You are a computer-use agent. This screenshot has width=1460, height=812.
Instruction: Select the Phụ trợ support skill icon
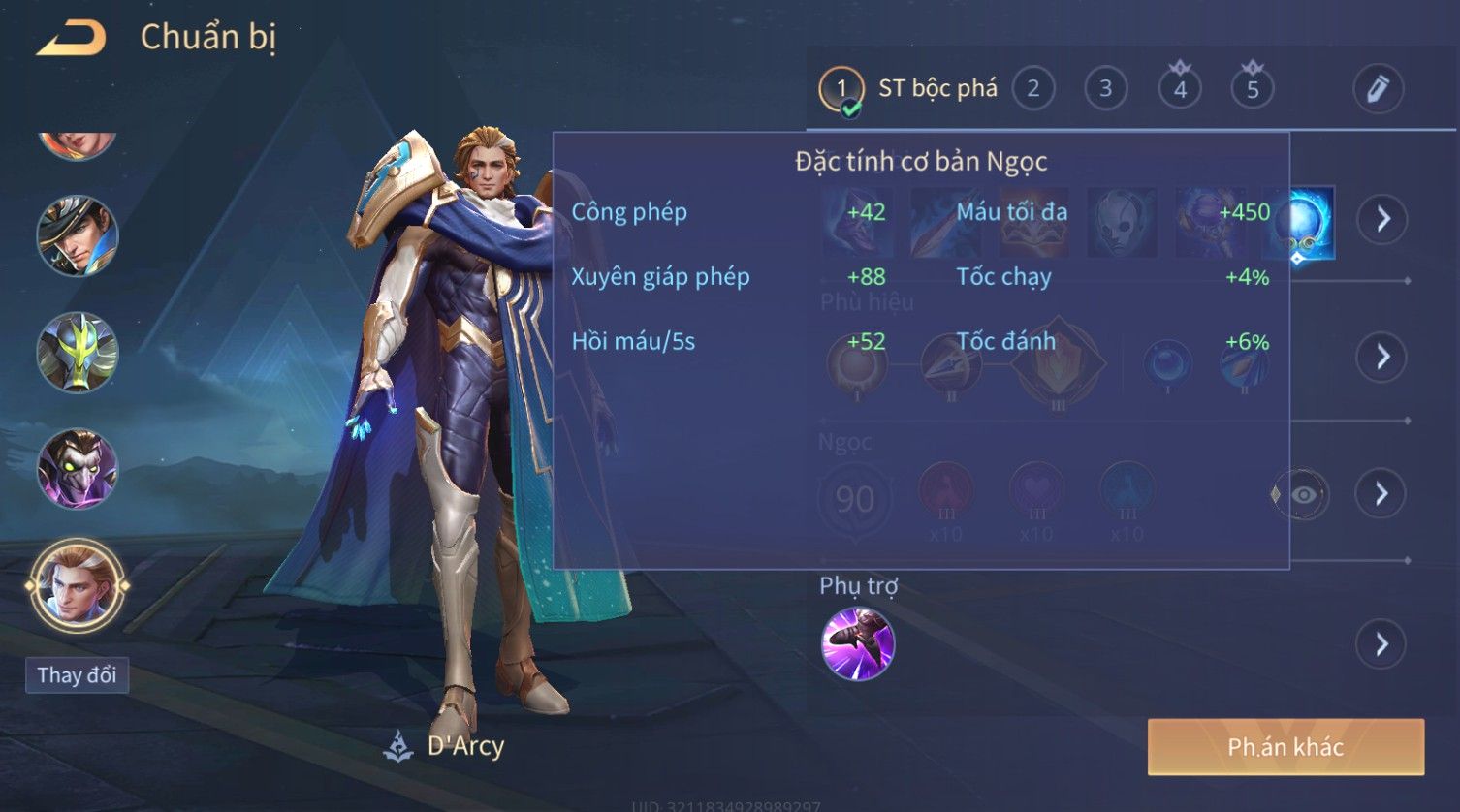(x=857, y=644)
